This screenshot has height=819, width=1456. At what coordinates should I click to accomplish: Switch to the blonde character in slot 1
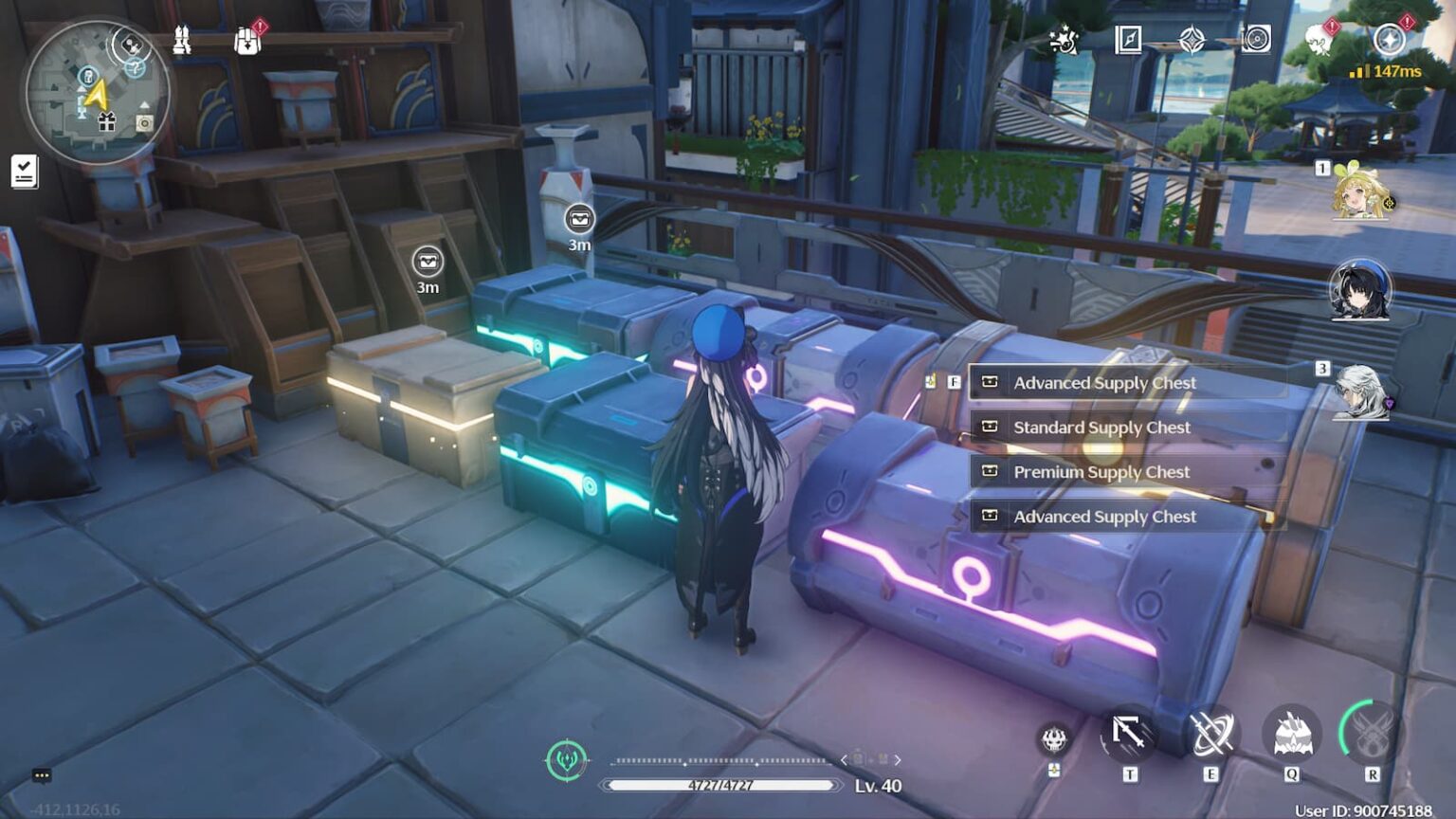click(1360, 192)
